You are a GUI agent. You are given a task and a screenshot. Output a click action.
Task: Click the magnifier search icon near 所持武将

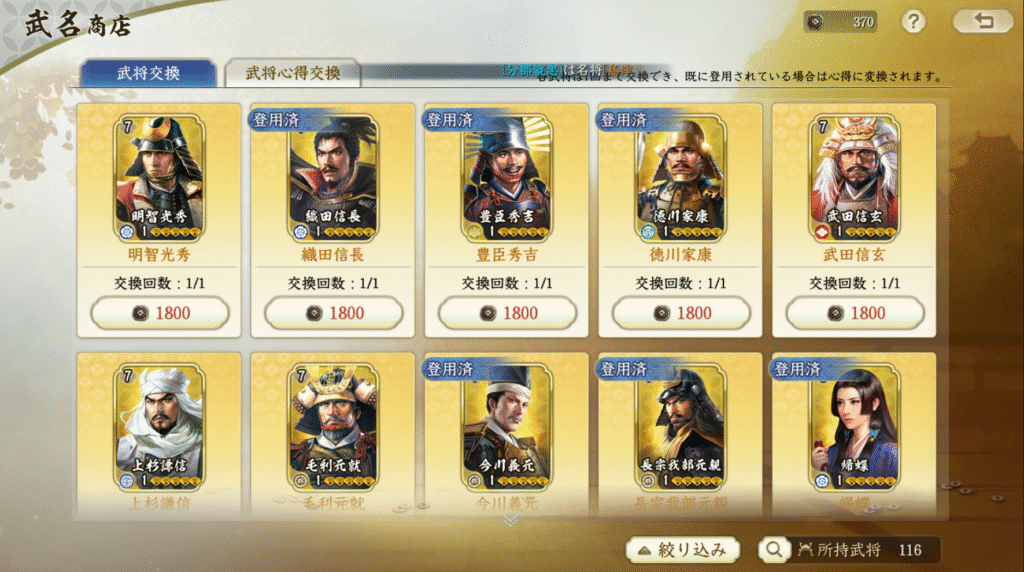pos(774,549)
